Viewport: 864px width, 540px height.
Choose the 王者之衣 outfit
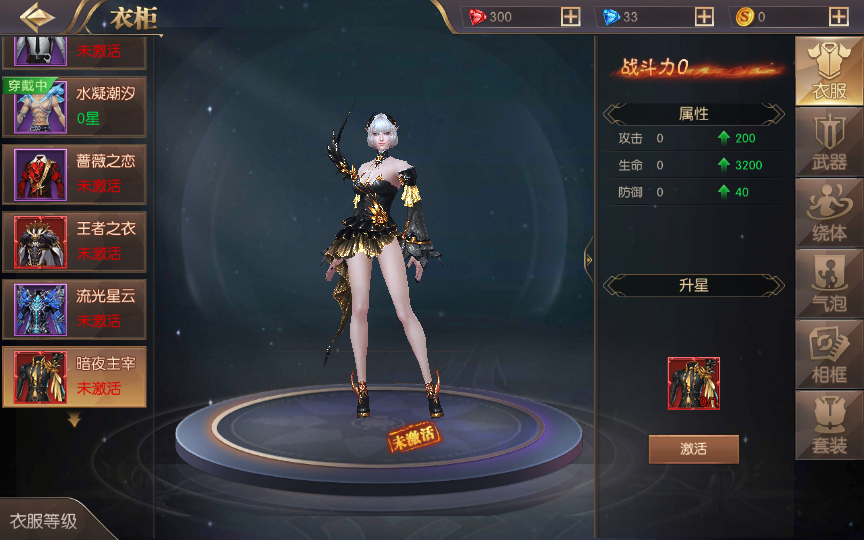coord(74,241)
